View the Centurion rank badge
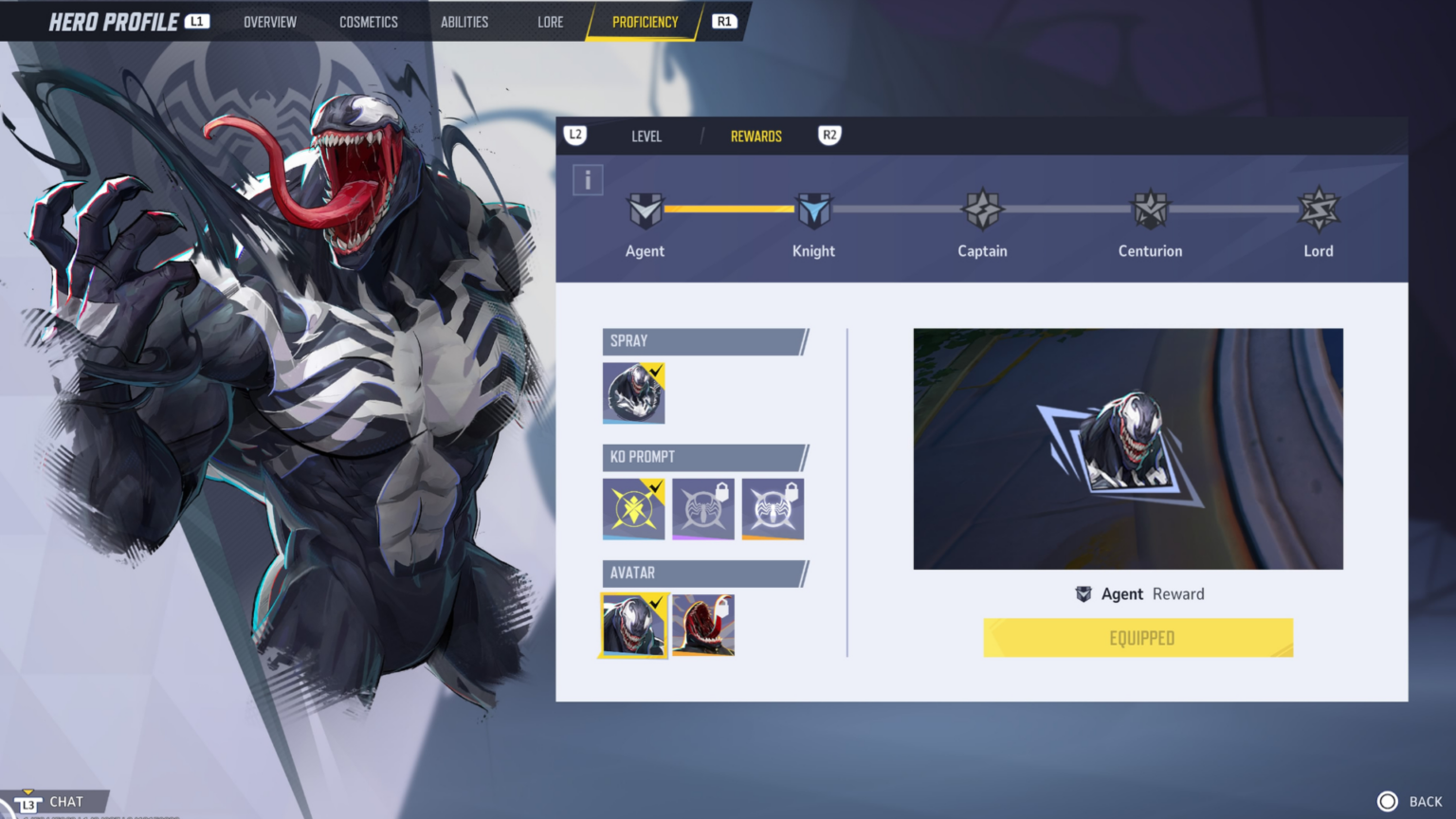1456x819 pixels. pyautogui.click(x=1150, y=210)
